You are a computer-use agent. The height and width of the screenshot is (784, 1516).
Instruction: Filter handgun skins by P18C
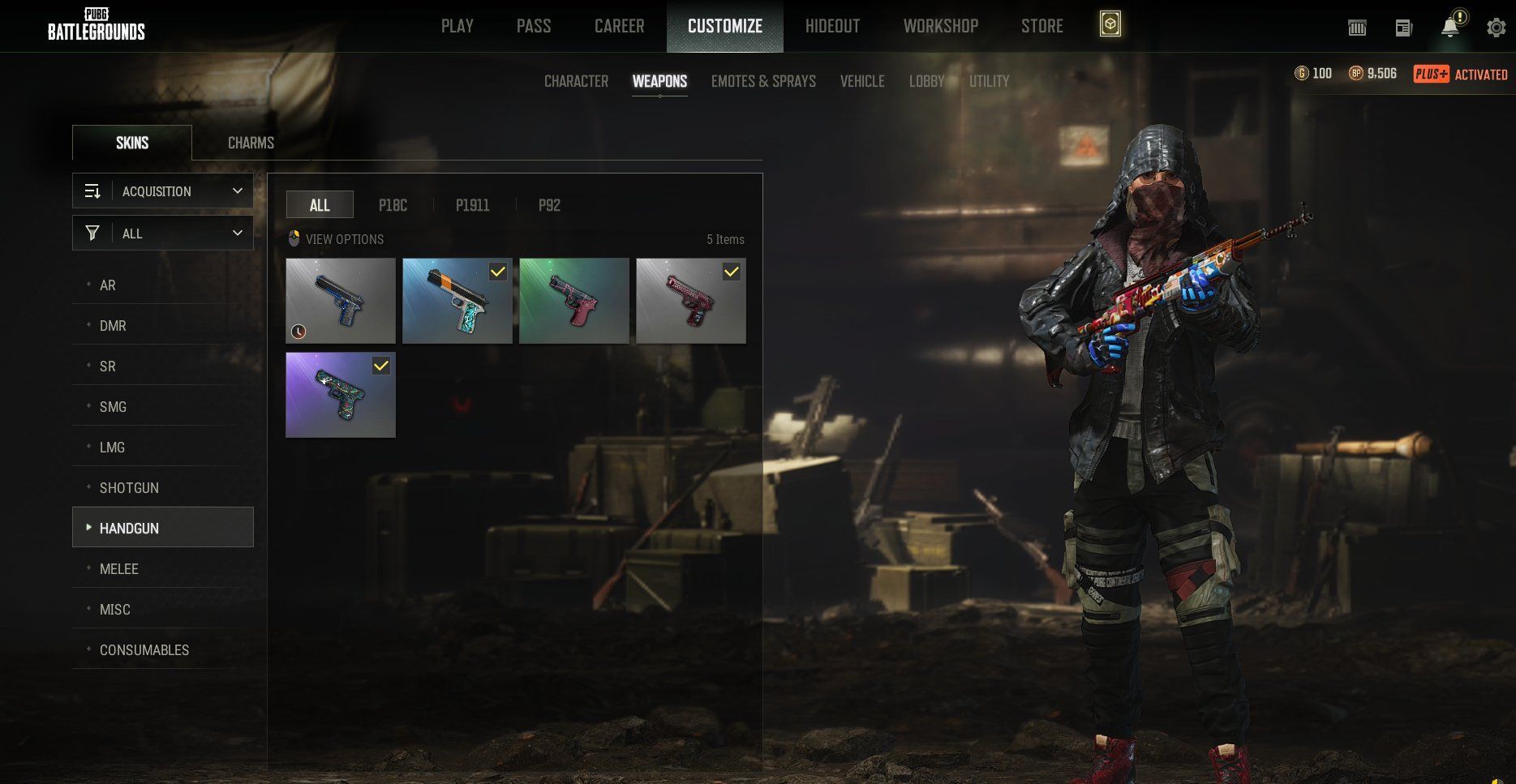[393, 205]
